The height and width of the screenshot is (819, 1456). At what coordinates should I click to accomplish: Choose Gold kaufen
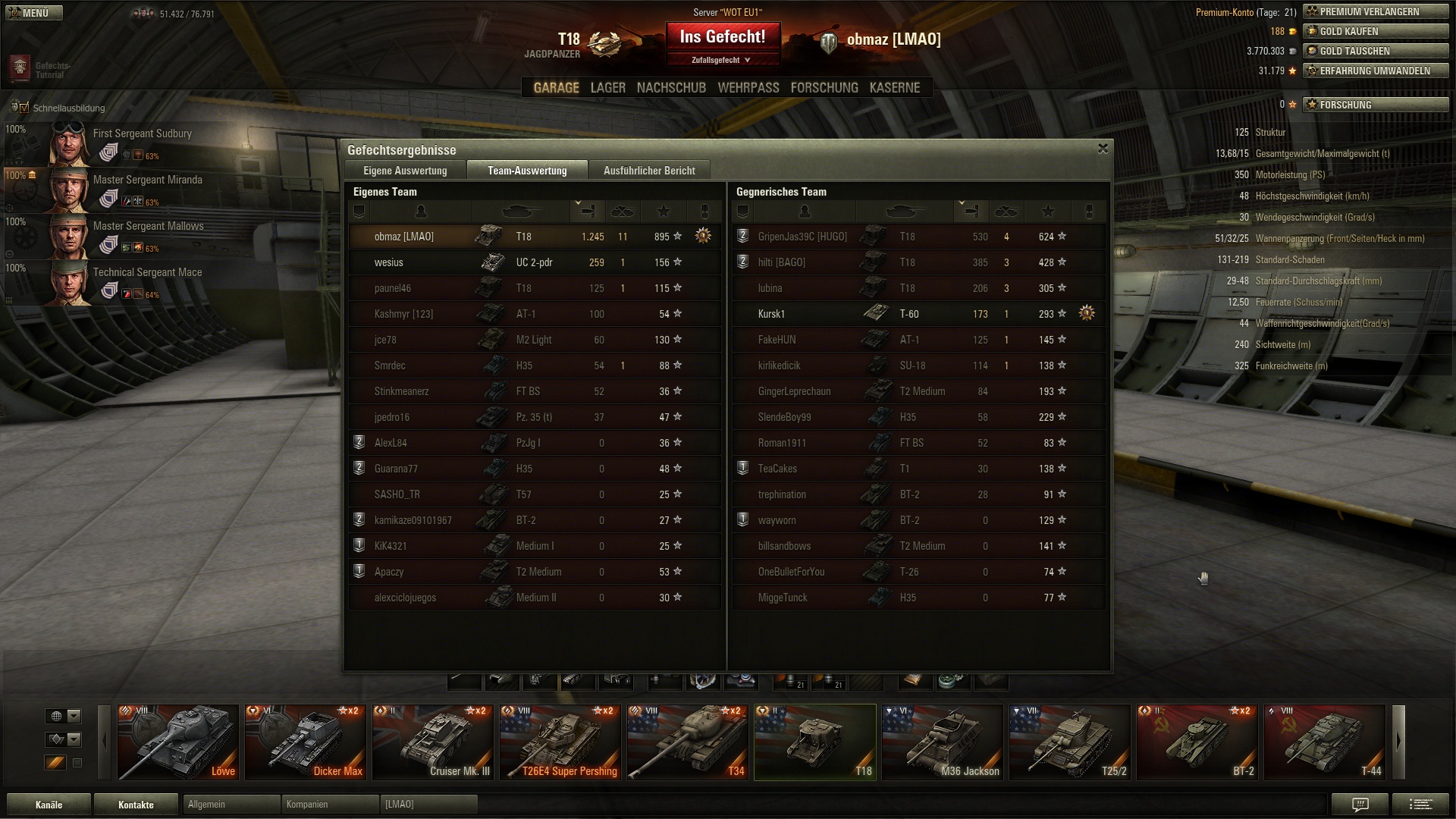click(1376, 31)
